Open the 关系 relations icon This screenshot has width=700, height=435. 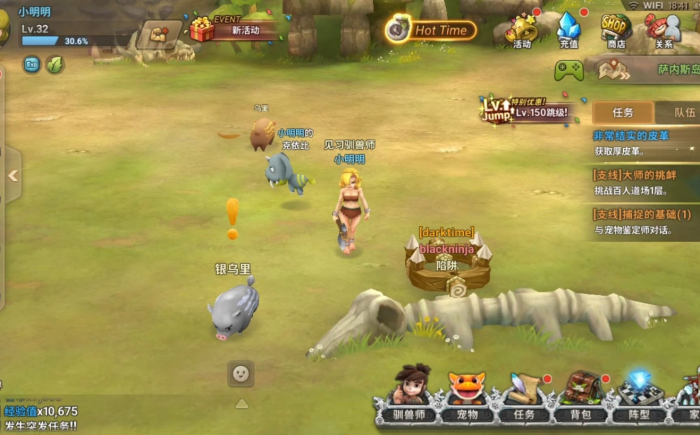[x=662, y=30]
